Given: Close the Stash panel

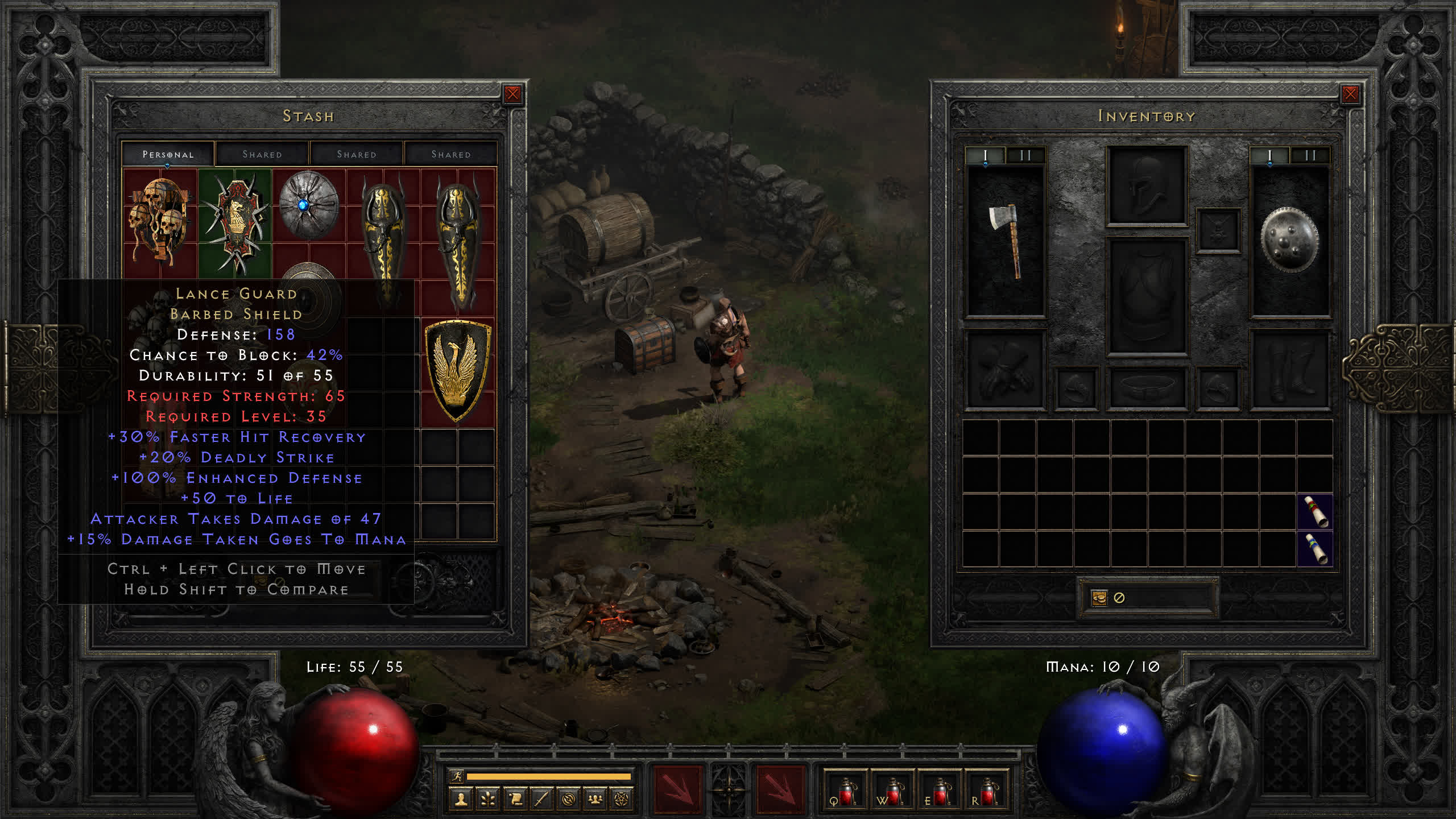Looking at the screenshot, I should tap(512, 94).
